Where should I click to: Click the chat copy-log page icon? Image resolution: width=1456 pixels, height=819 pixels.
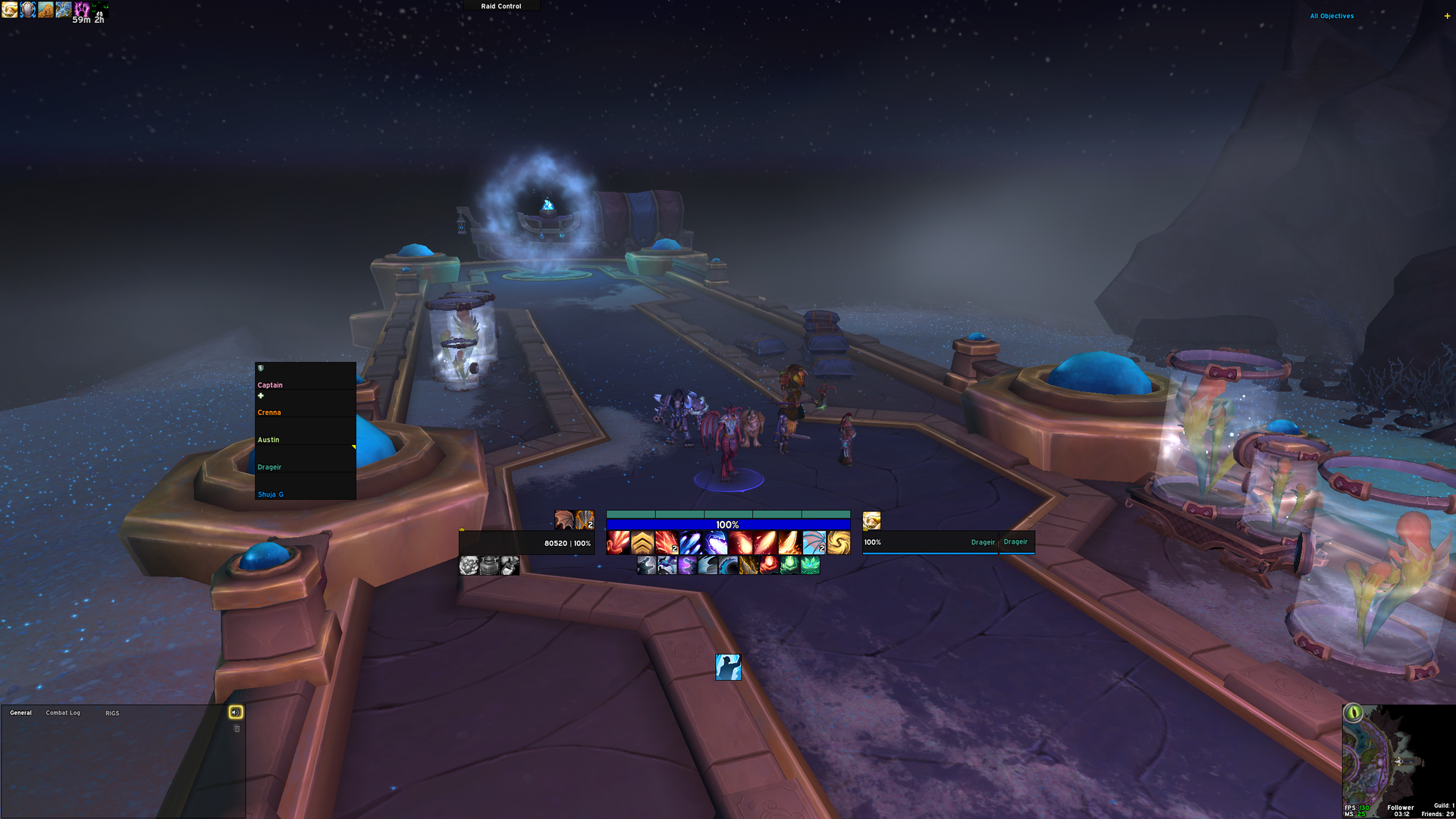pyautogui.click(x=237, y=729)
